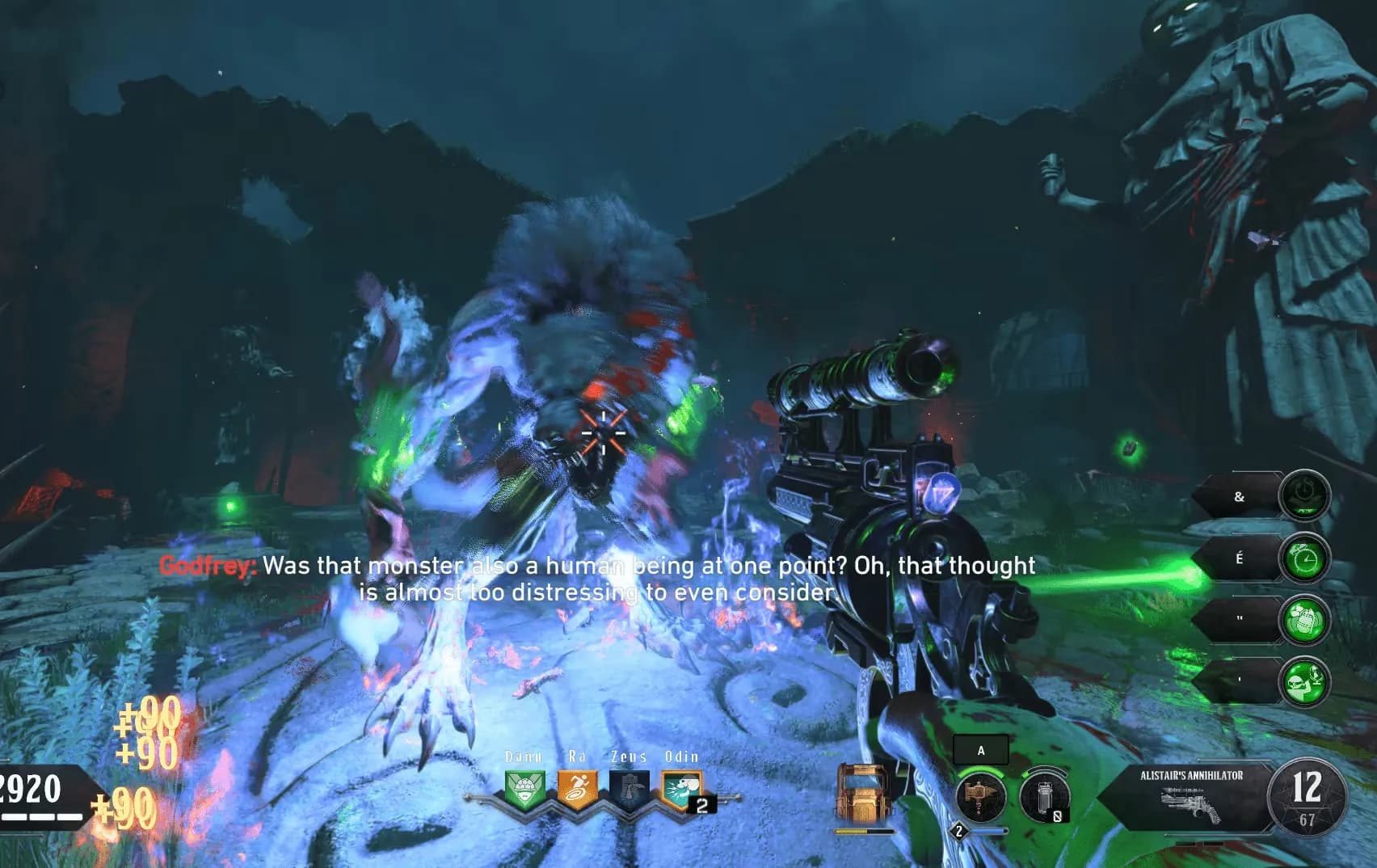Activate the grenade elixir icon

[1304, 620]
